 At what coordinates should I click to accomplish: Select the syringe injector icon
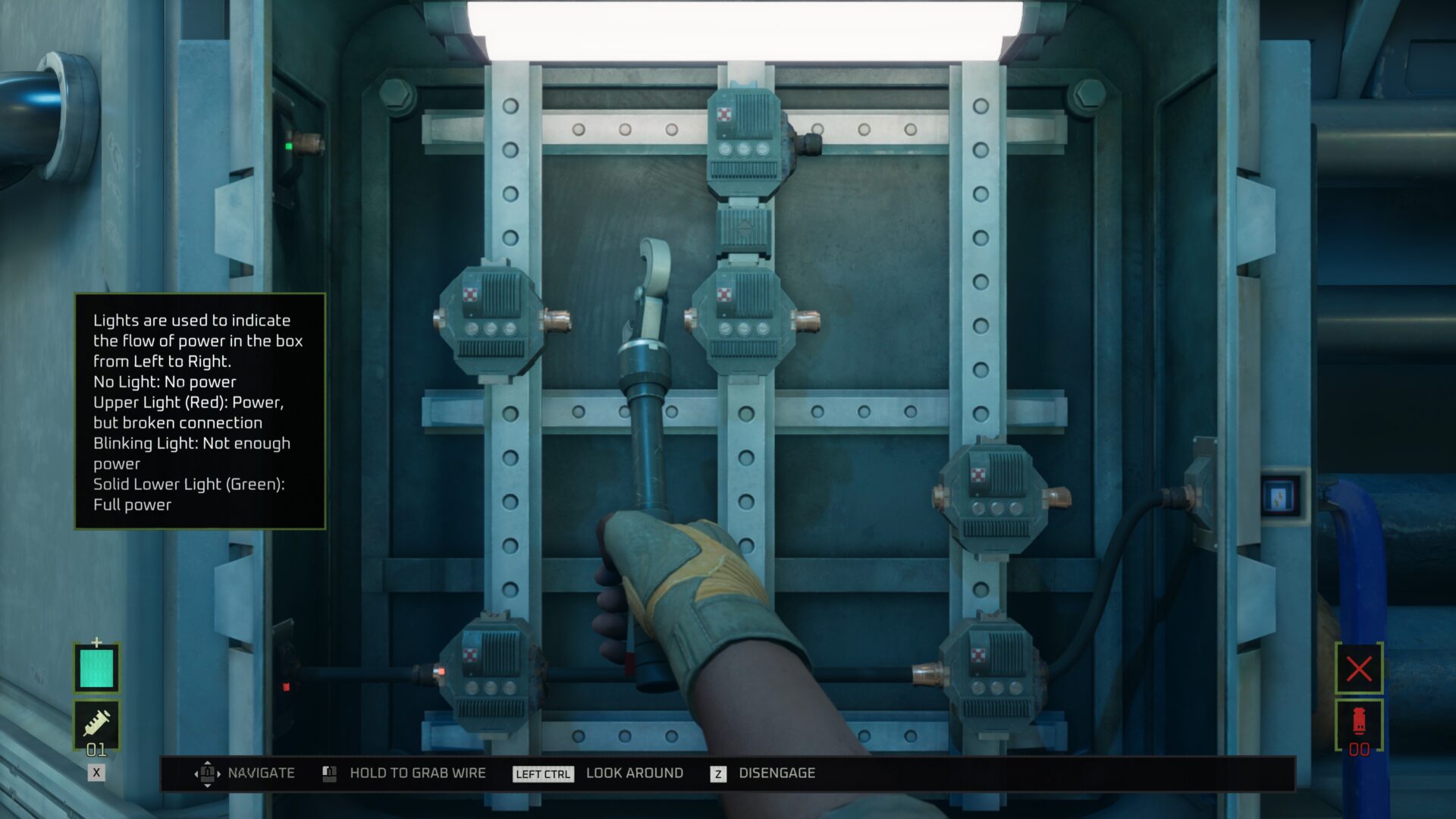tap(96, 723)
